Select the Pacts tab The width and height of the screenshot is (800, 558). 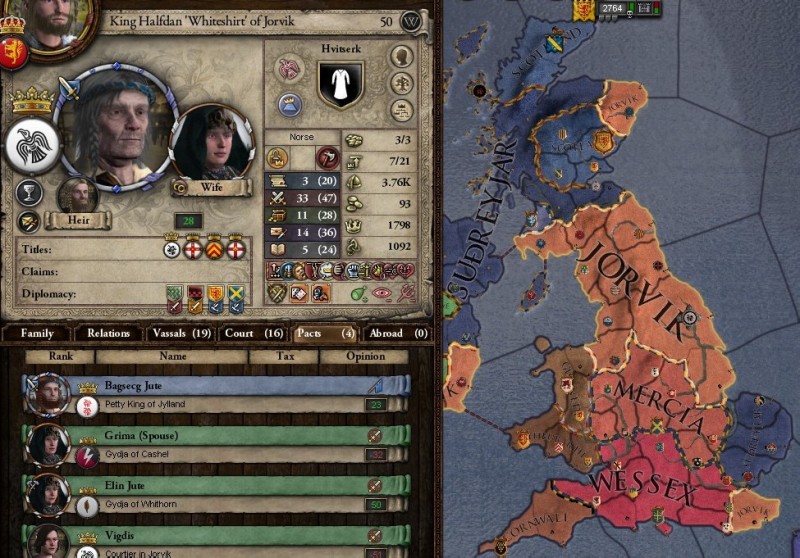323,333
